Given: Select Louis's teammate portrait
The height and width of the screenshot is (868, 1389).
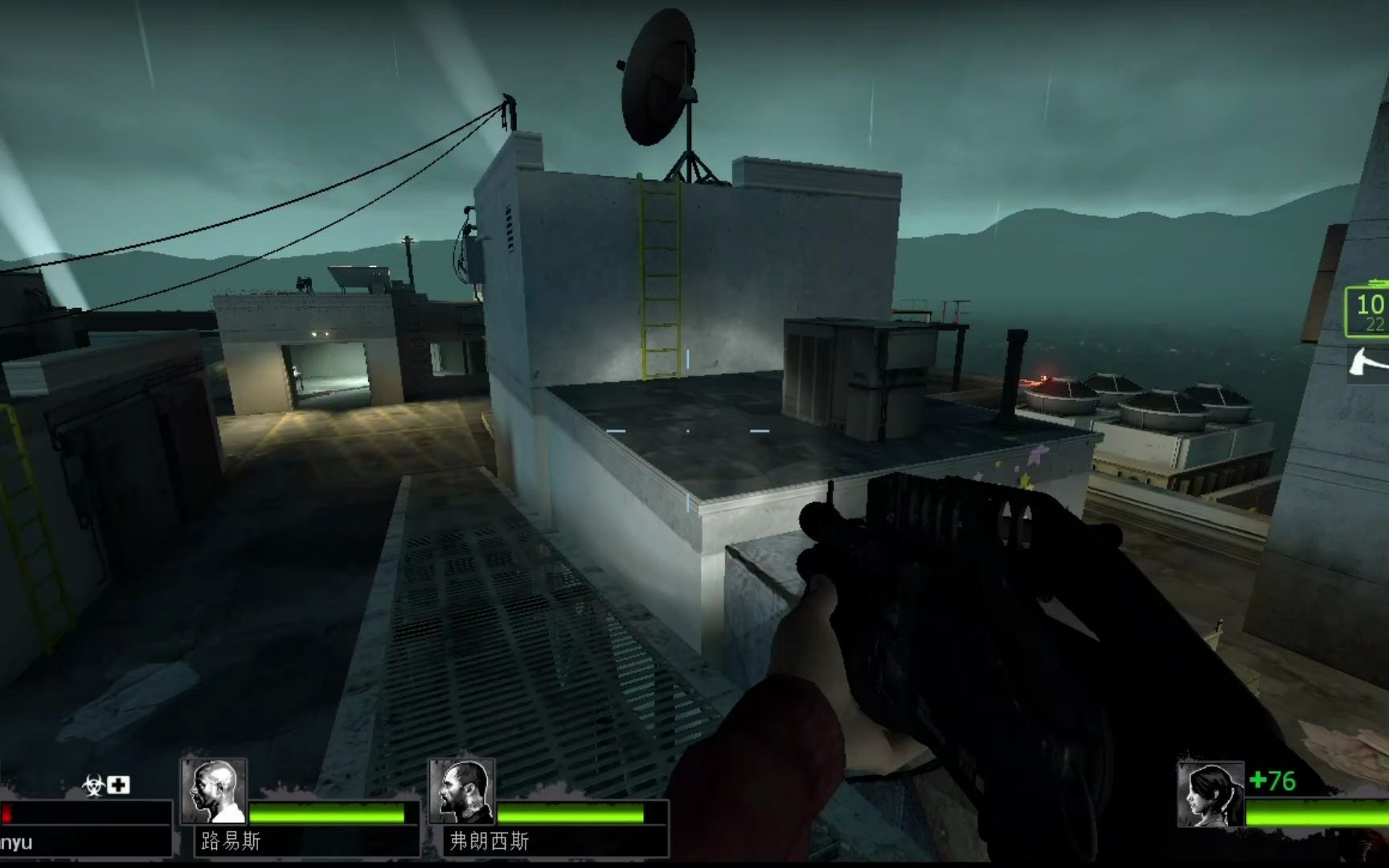Looking at the screenshot, I should point(214,792).
